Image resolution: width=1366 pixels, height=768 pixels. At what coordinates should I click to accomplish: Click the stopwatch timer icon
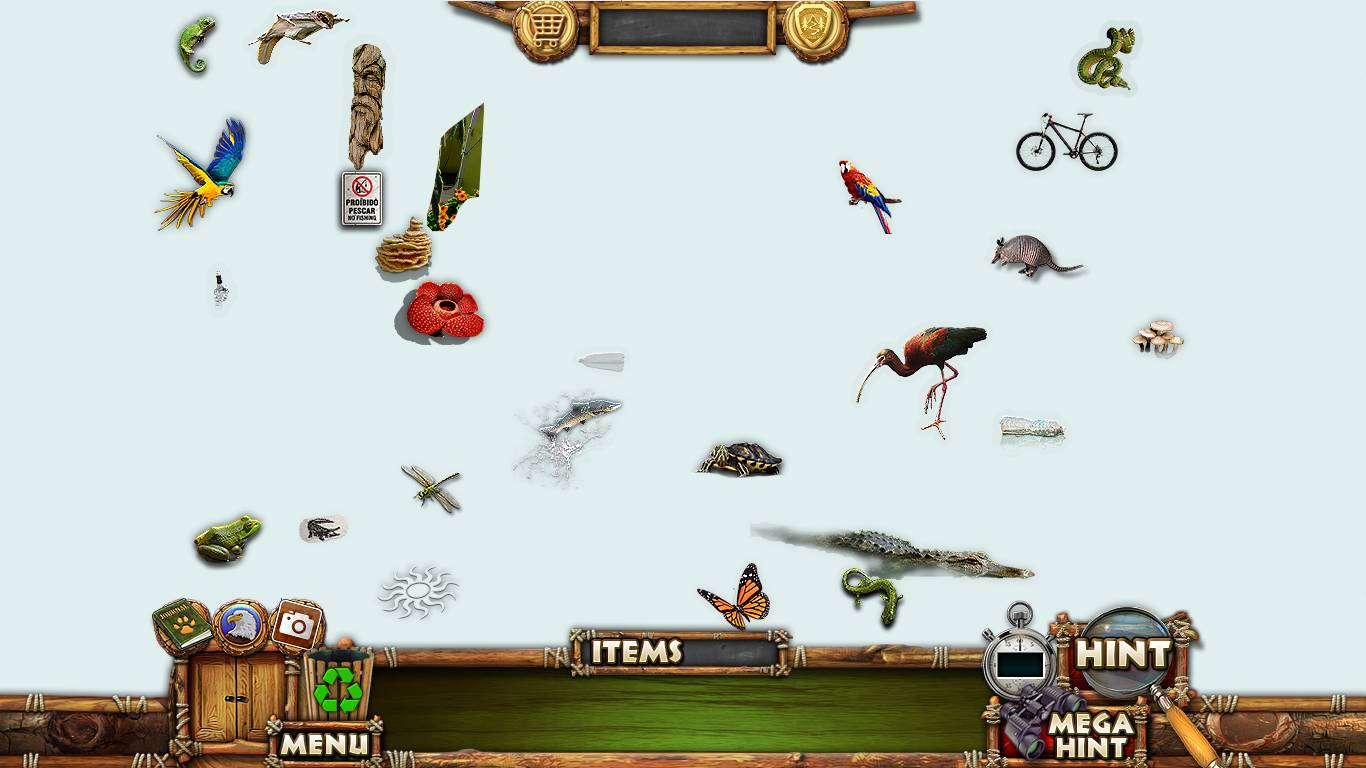point(1019,658)
